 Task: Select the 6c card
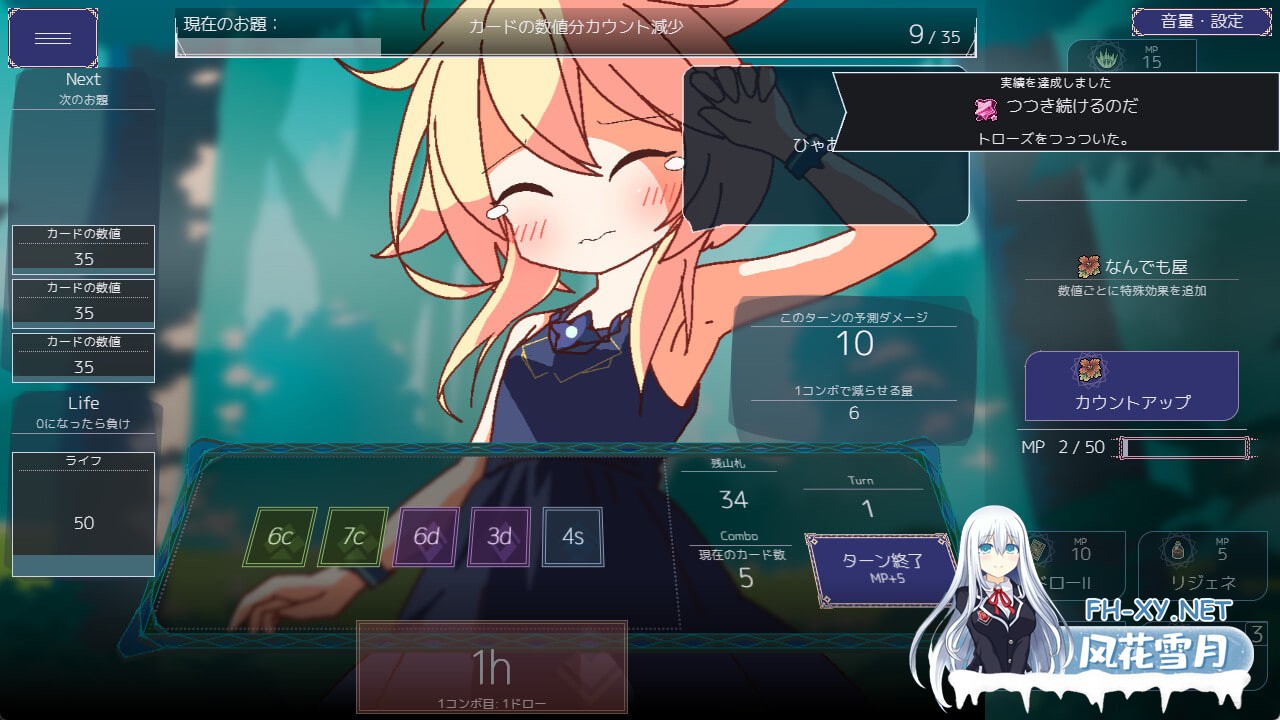click(280, 537)
